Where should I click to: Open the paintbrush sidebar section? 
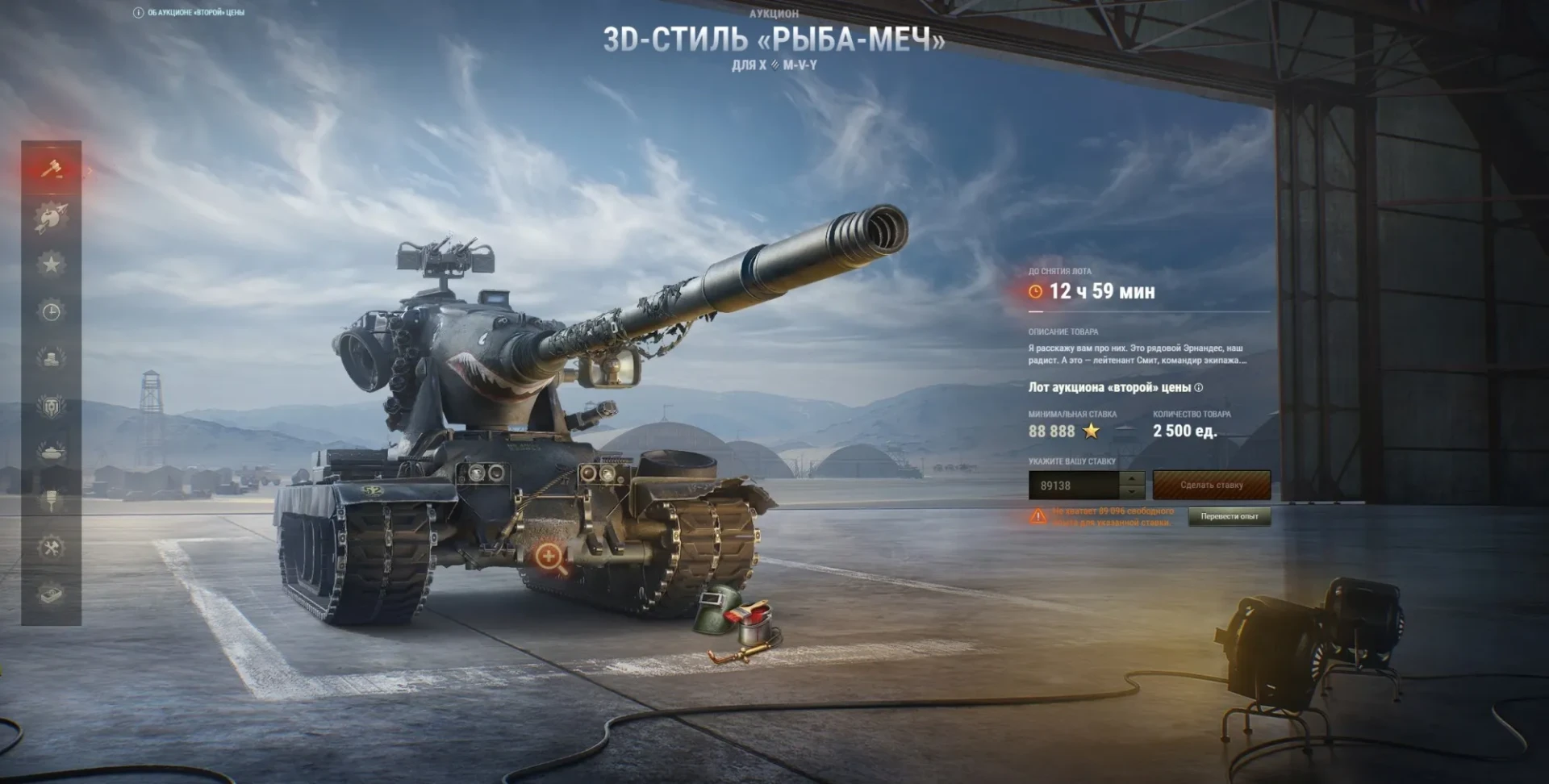(52, 500)
